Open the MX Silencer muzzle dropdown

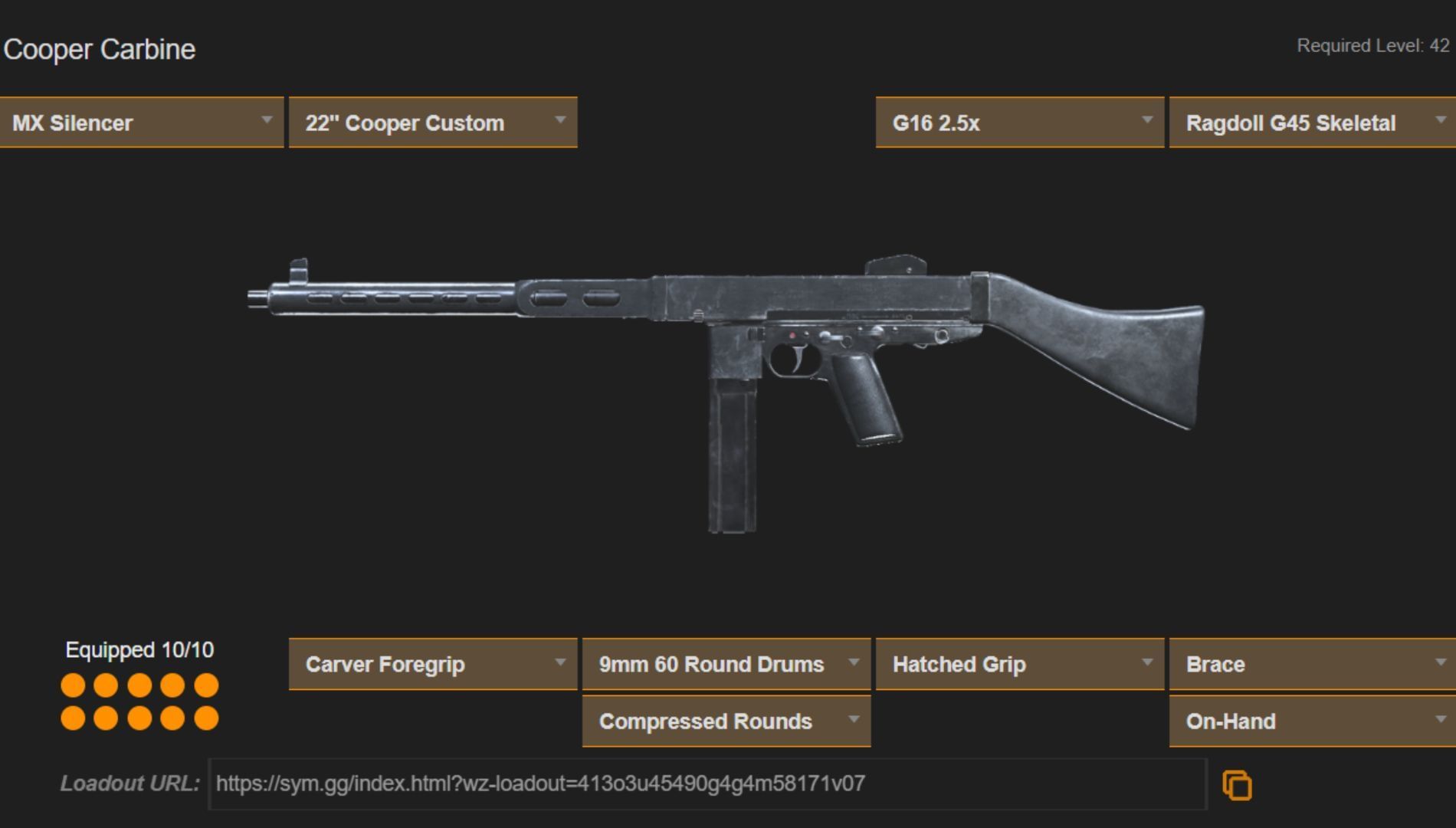pos(142,123)
